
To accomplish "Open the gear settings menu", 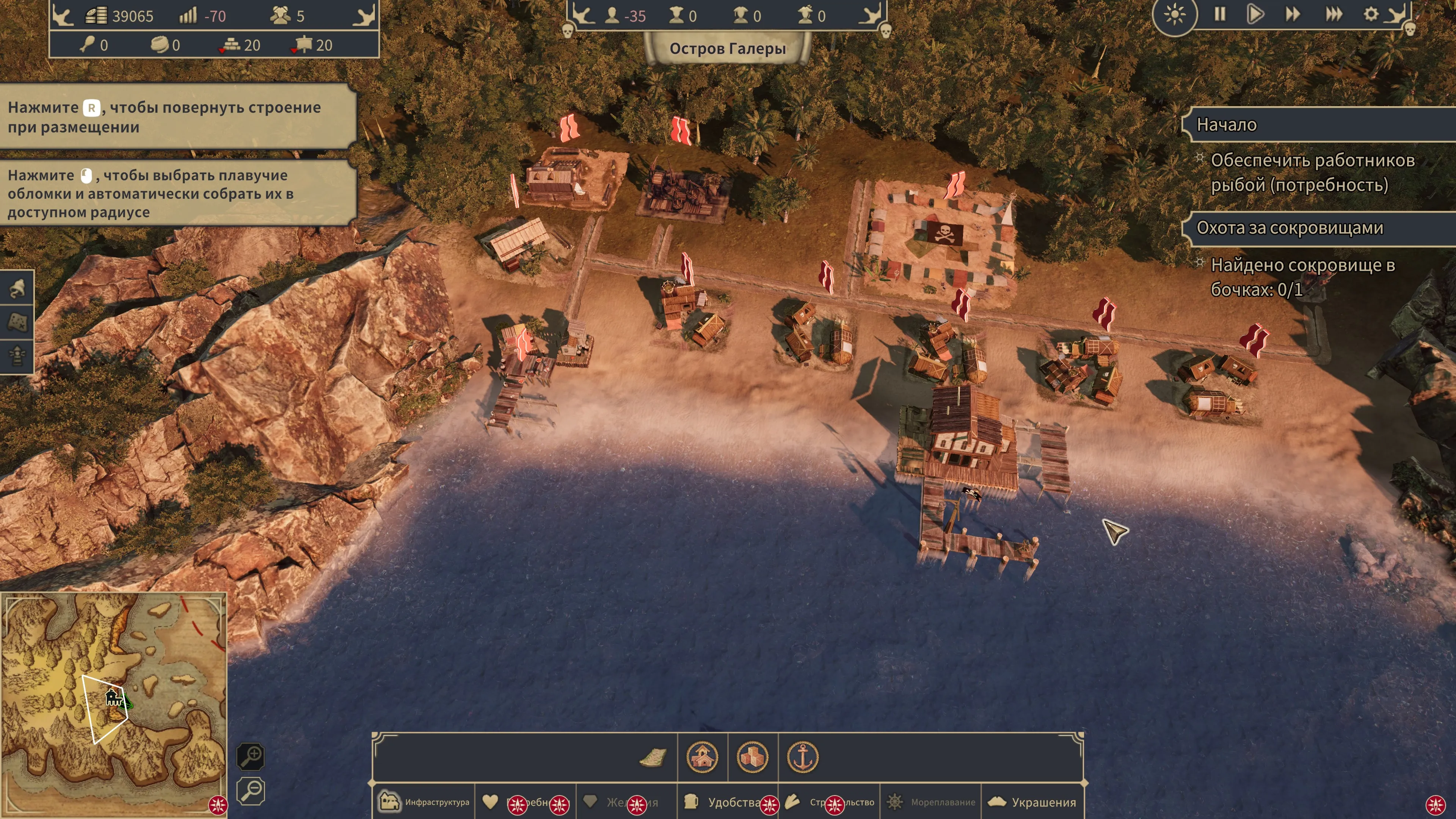I will (1371, 15).
